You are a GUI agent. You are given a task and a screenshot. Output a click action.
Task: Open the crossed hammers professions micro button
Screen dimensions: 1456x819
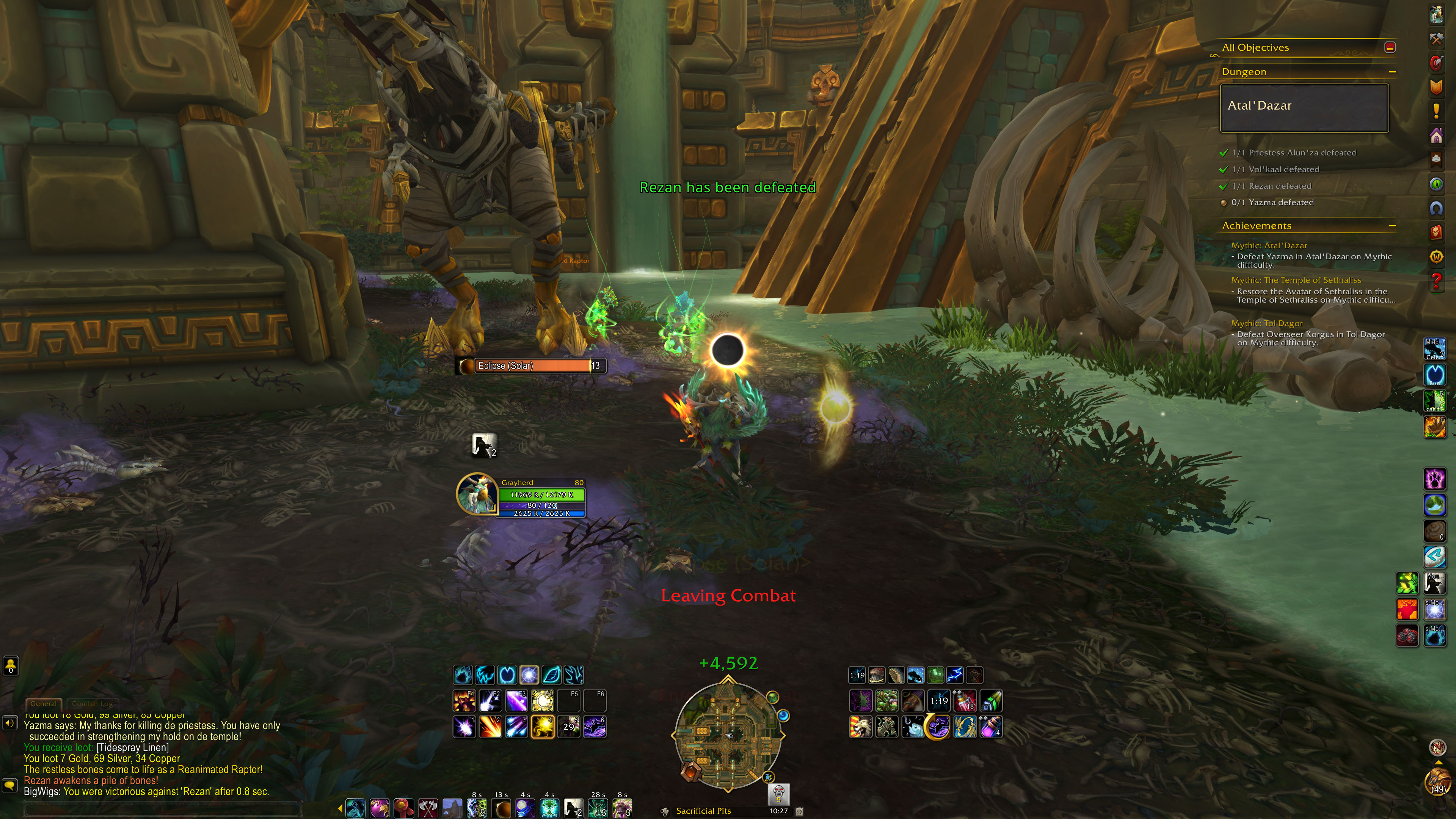pos(1436,39)
